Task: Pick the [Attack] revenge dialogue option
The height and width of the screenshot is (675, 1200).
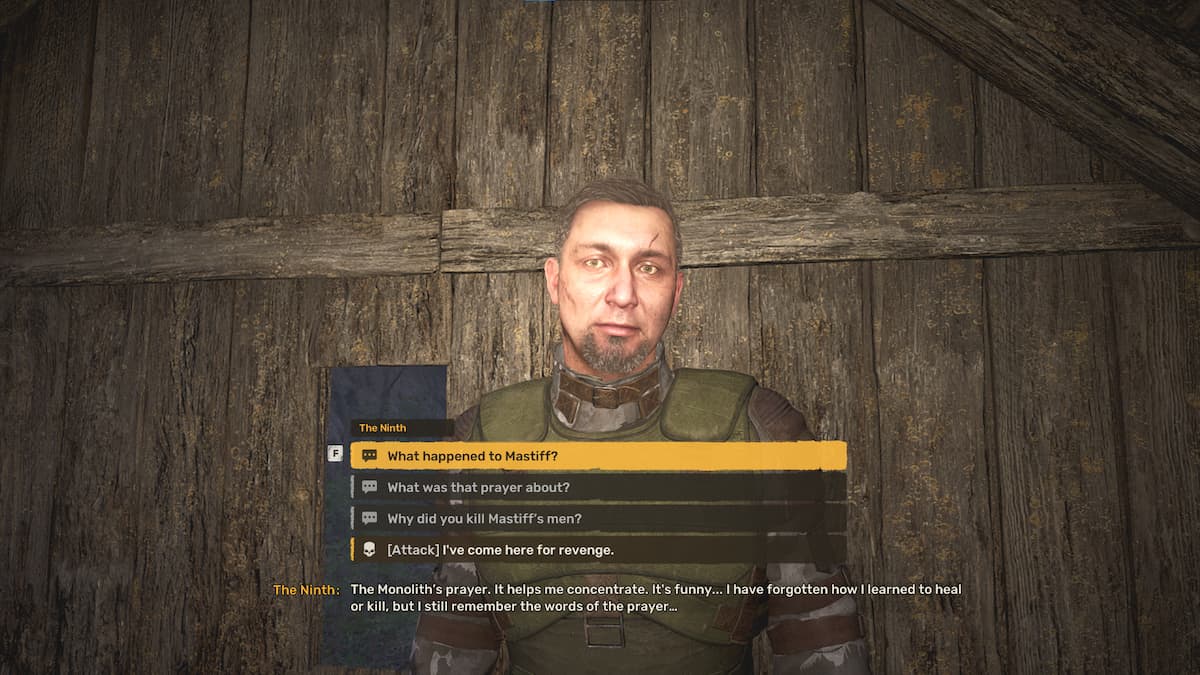Action: tap(600, 549)
